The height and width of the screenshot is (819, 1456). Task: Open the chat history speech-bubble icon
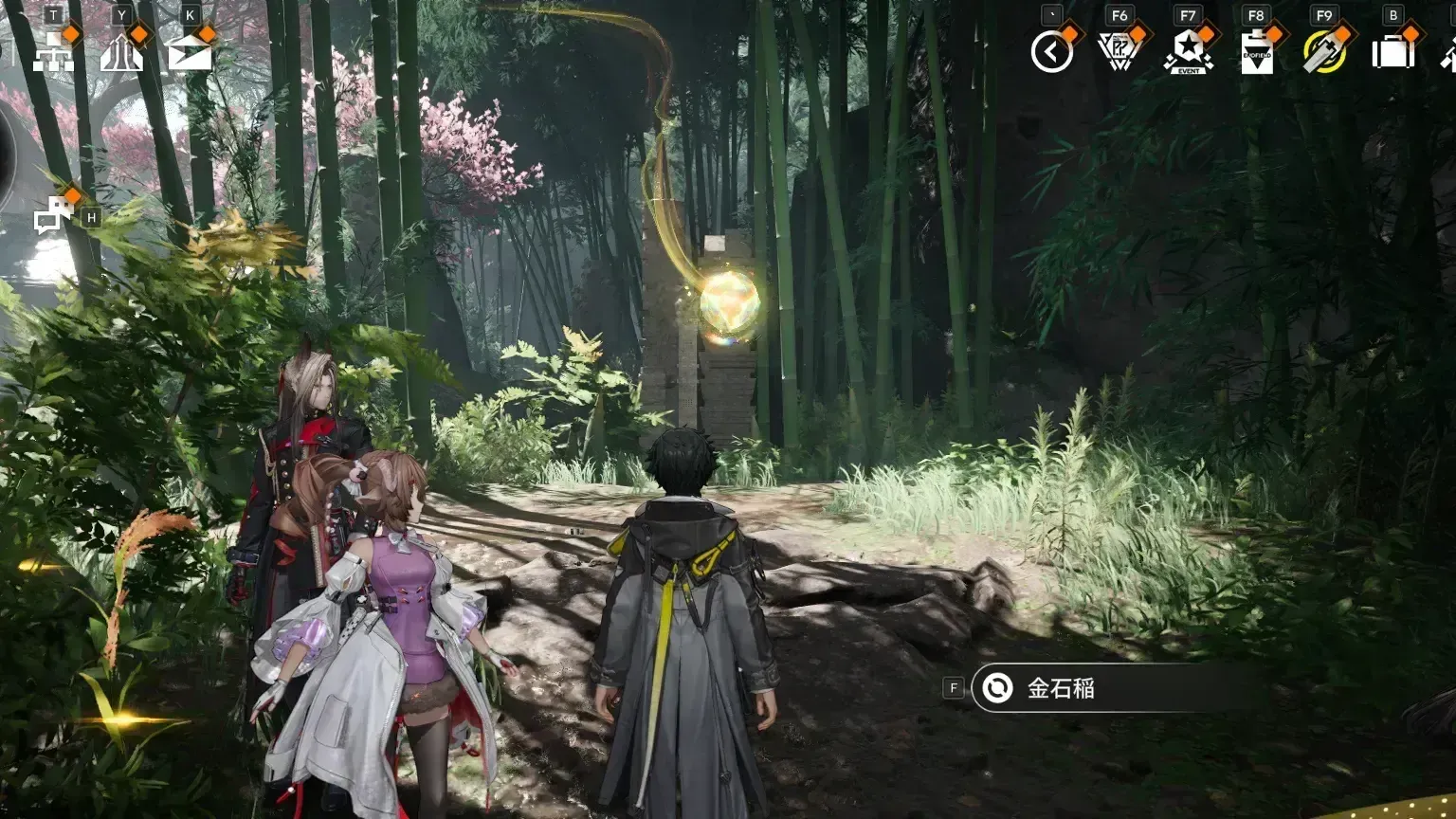click(52, 215)
